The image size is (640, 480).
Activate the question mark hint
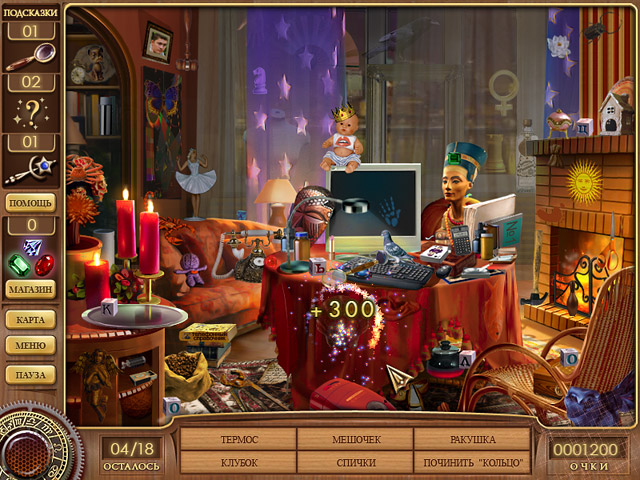pyautogui.click(x=32, y=114)
